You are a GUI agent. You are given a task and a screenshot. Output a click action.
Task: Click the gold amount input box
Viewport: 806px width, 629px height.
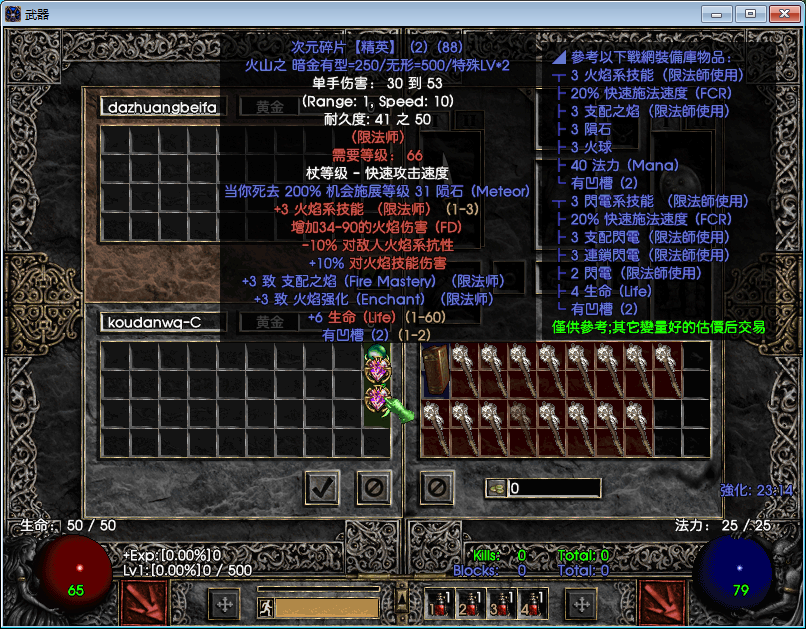pyautogui.click(x=553, y=488)
